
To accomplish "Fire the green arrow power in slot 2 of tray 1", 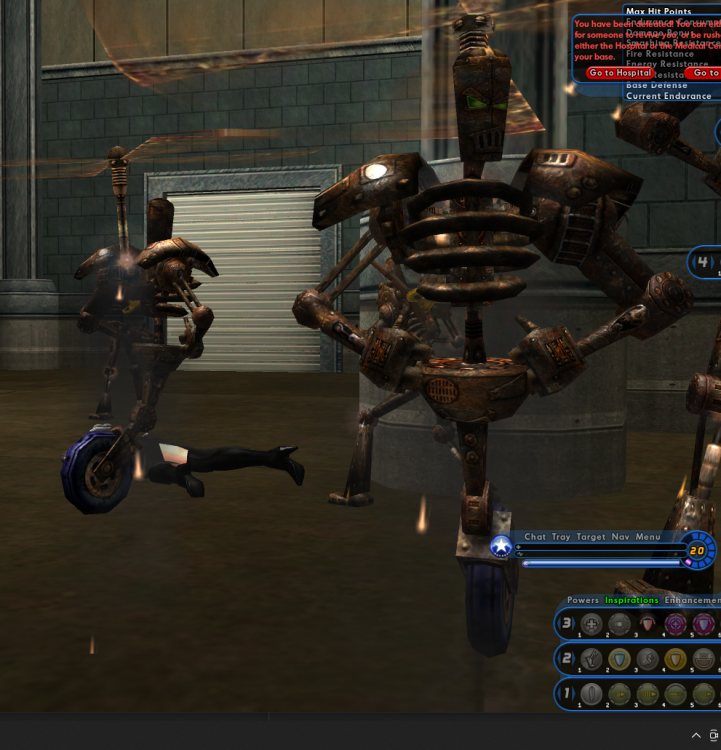I will point(620,693).
